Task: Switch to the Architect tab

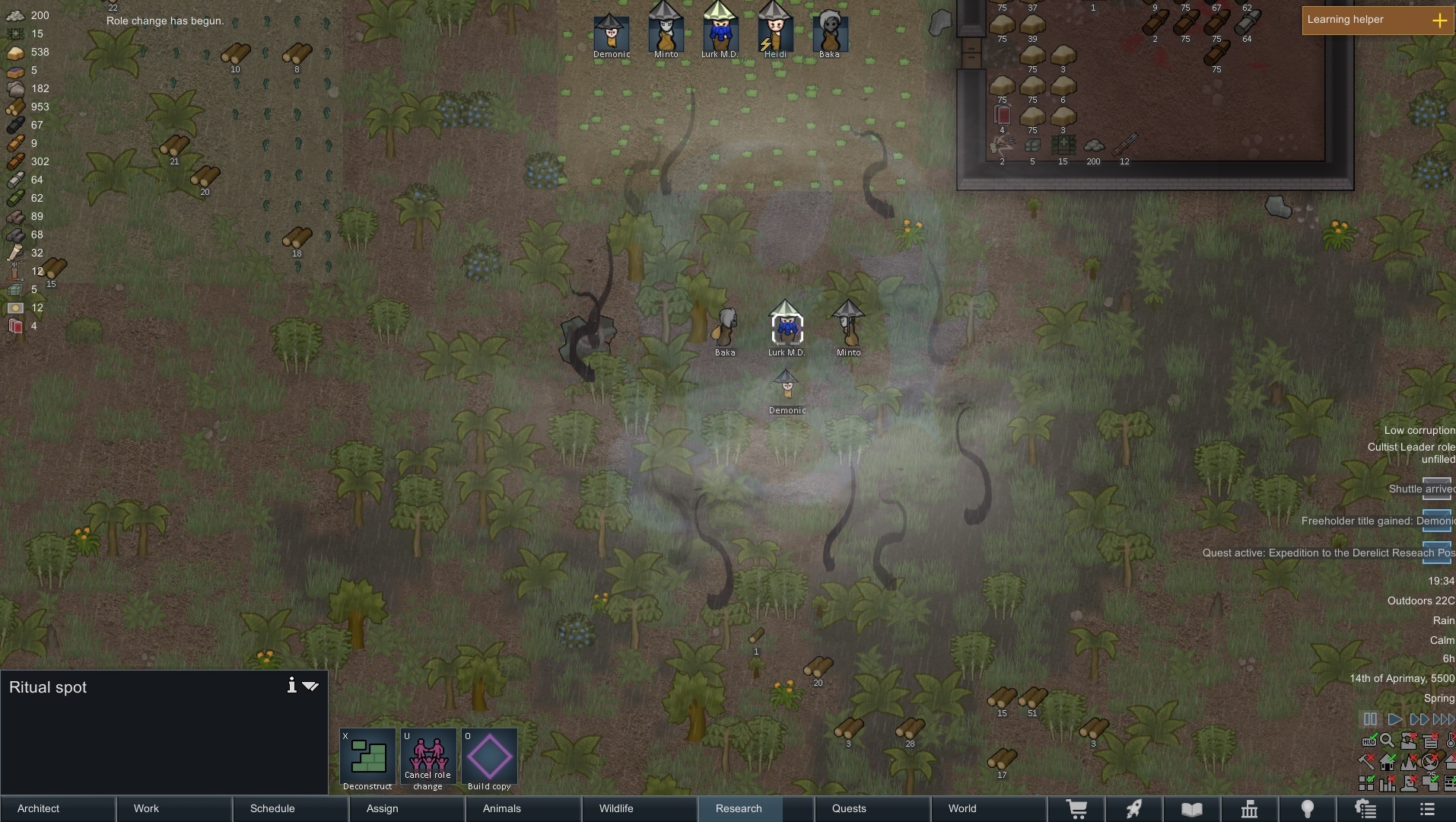Action: [38, 808]
